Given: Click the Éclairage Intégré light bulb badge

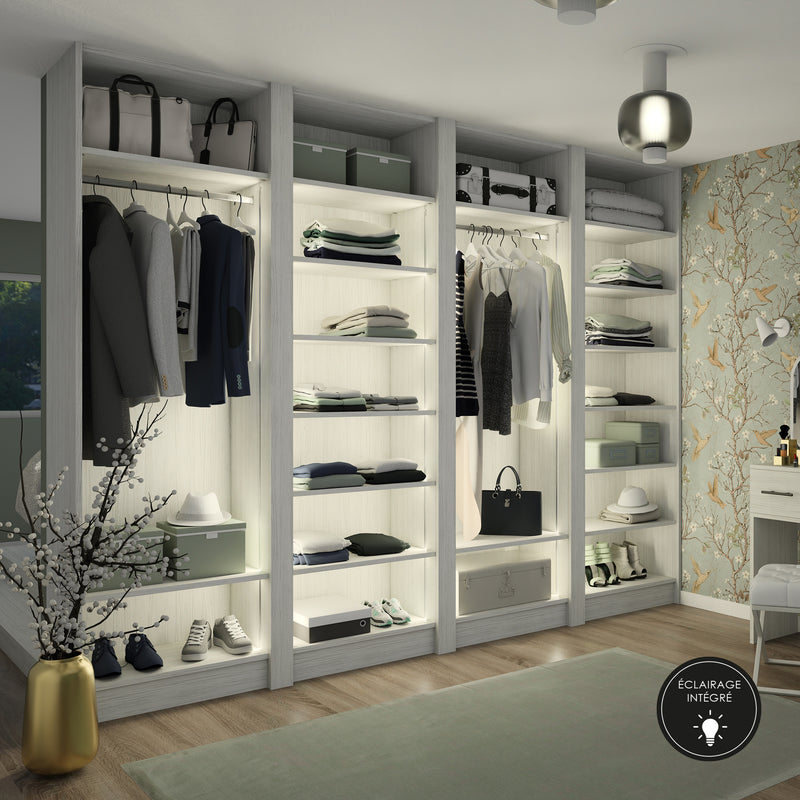Looking at the screenshot, I should pos(709,708).
